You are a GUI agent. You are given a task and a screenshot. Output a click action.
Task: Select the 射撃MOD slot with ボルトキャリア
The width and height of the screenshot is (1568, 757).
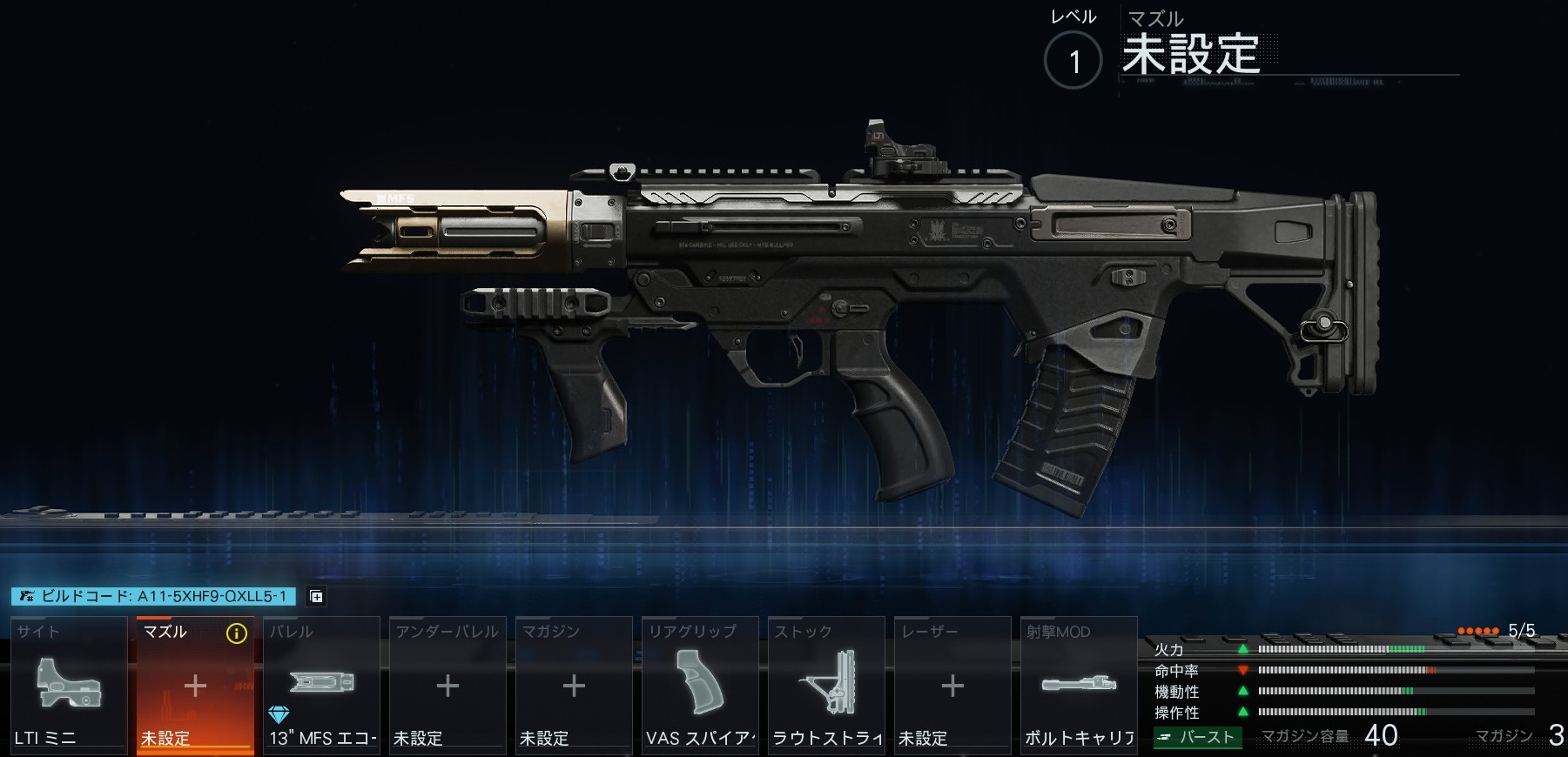coord(1079,685)
